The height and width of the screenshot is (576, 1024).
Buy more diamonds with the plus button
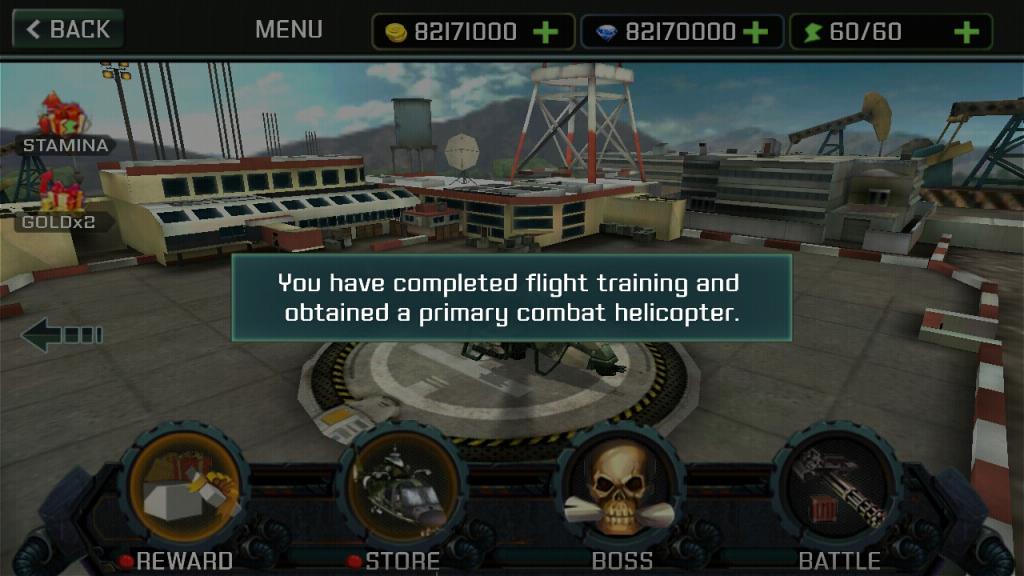pyautogui.click(x=756, y=32)
